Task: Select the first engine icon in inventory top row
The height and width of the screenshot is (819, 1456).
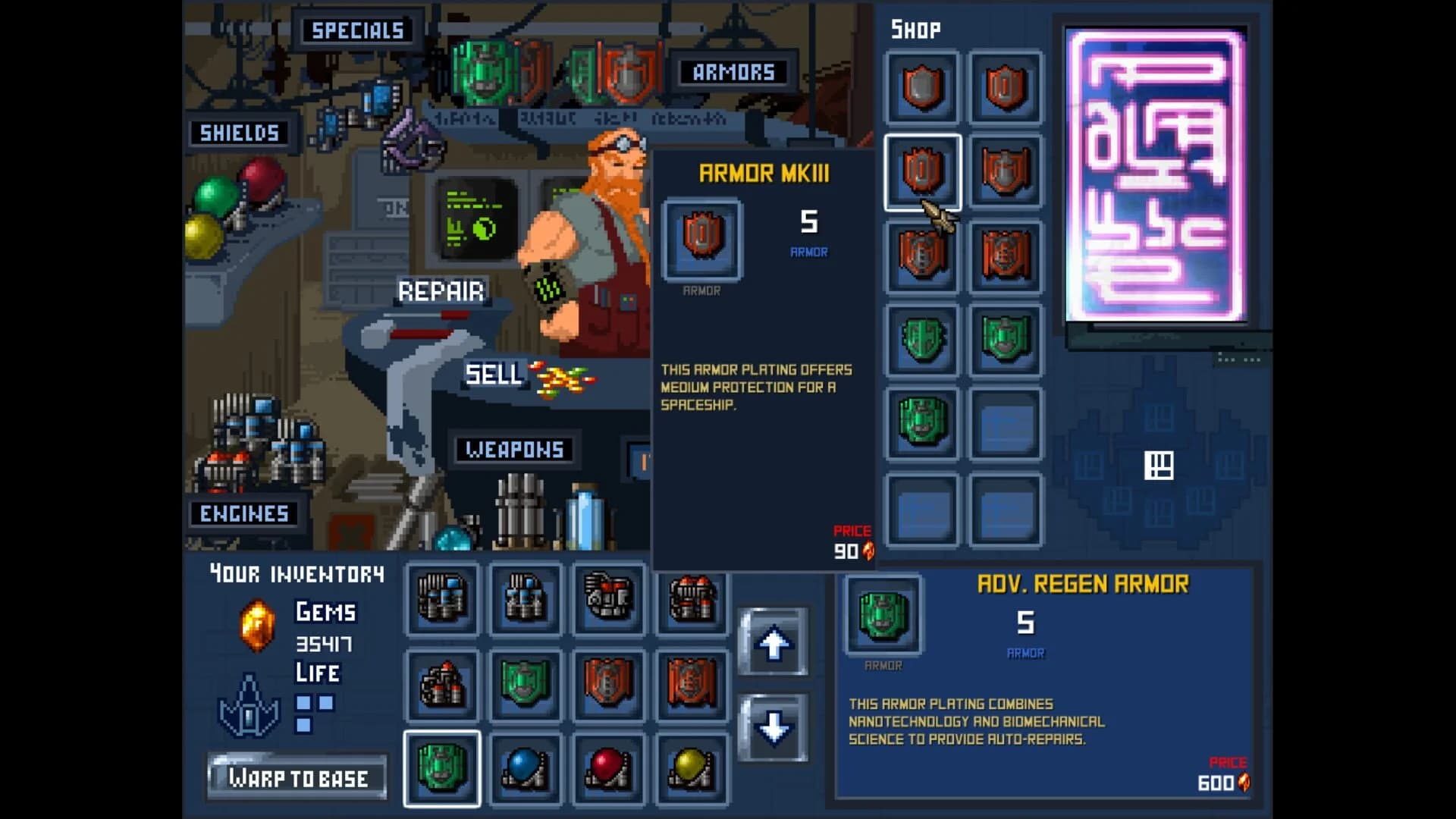Action: point(442,599)
